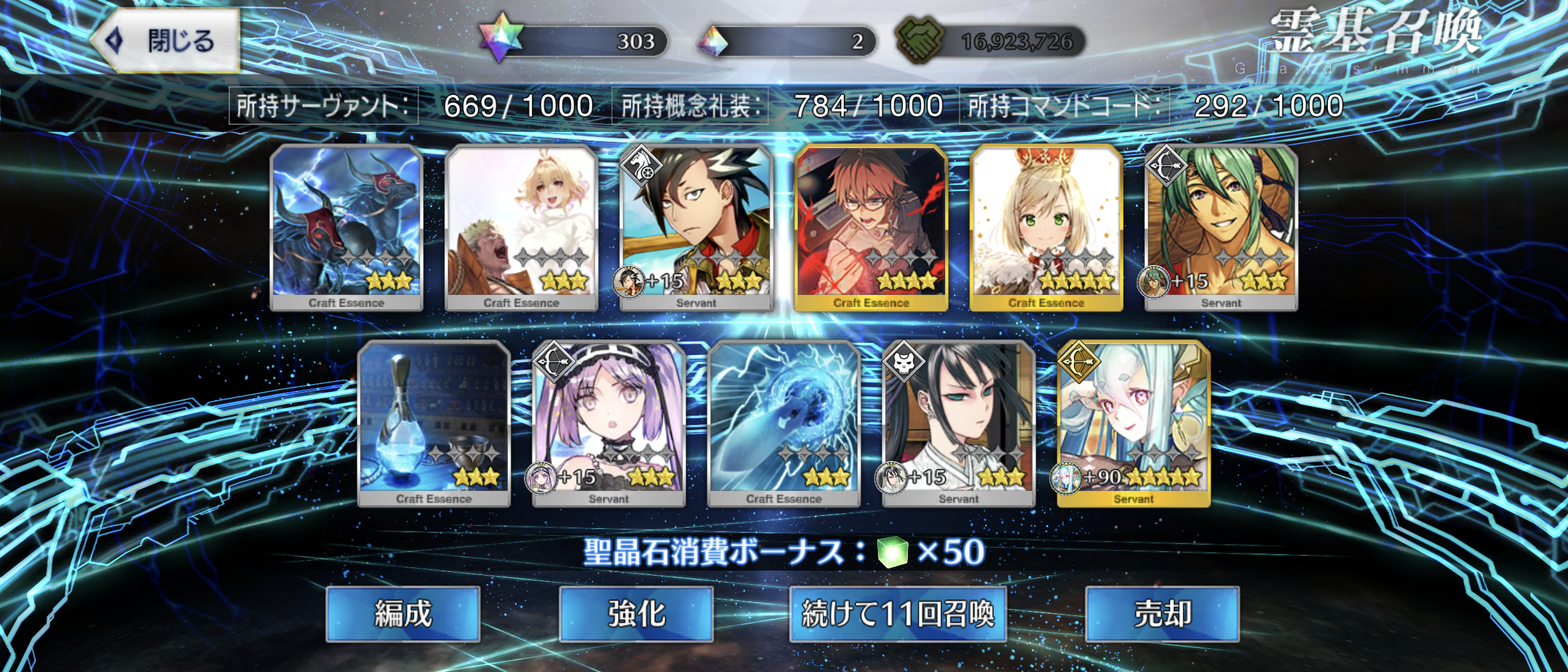Open the 売却 sell menu
The width and height of the screenshot is (1568, 672).
point(1162,614)
